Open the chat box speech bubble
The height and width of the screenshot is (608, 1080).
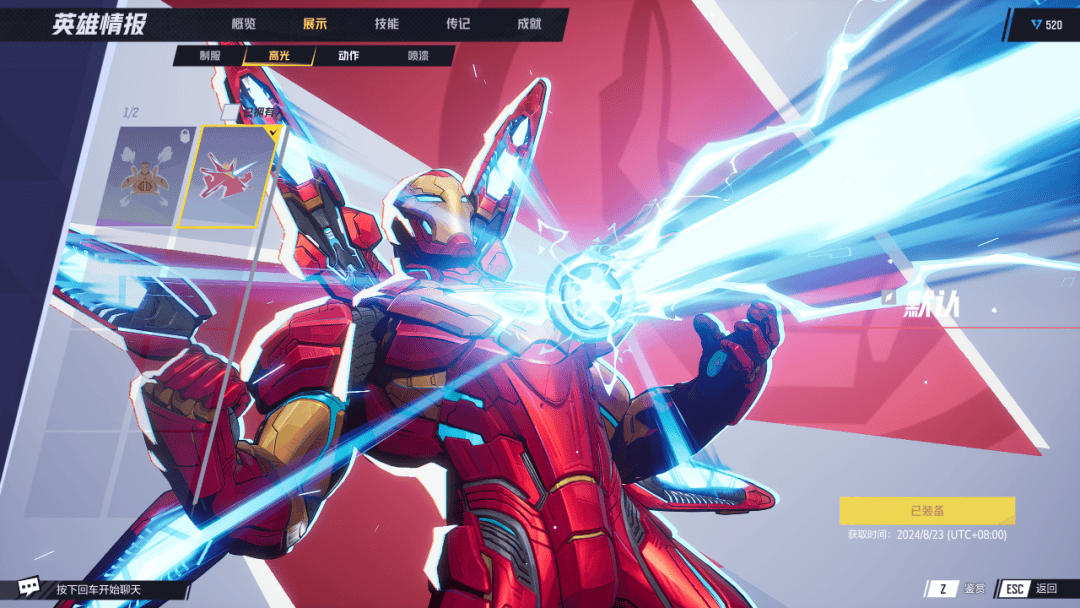coord(30,588)
